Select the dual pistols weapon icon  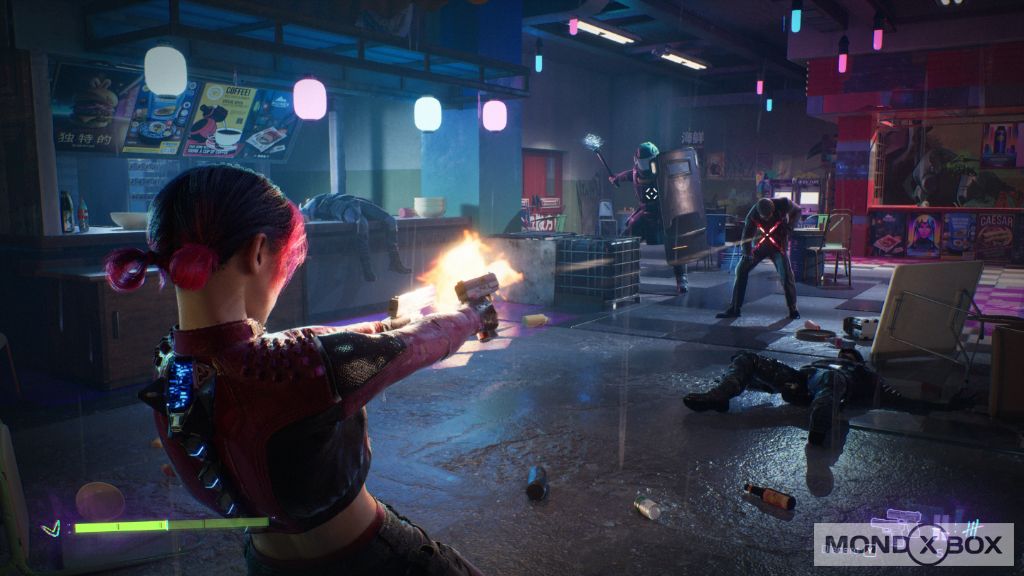(x=897, y=524)
